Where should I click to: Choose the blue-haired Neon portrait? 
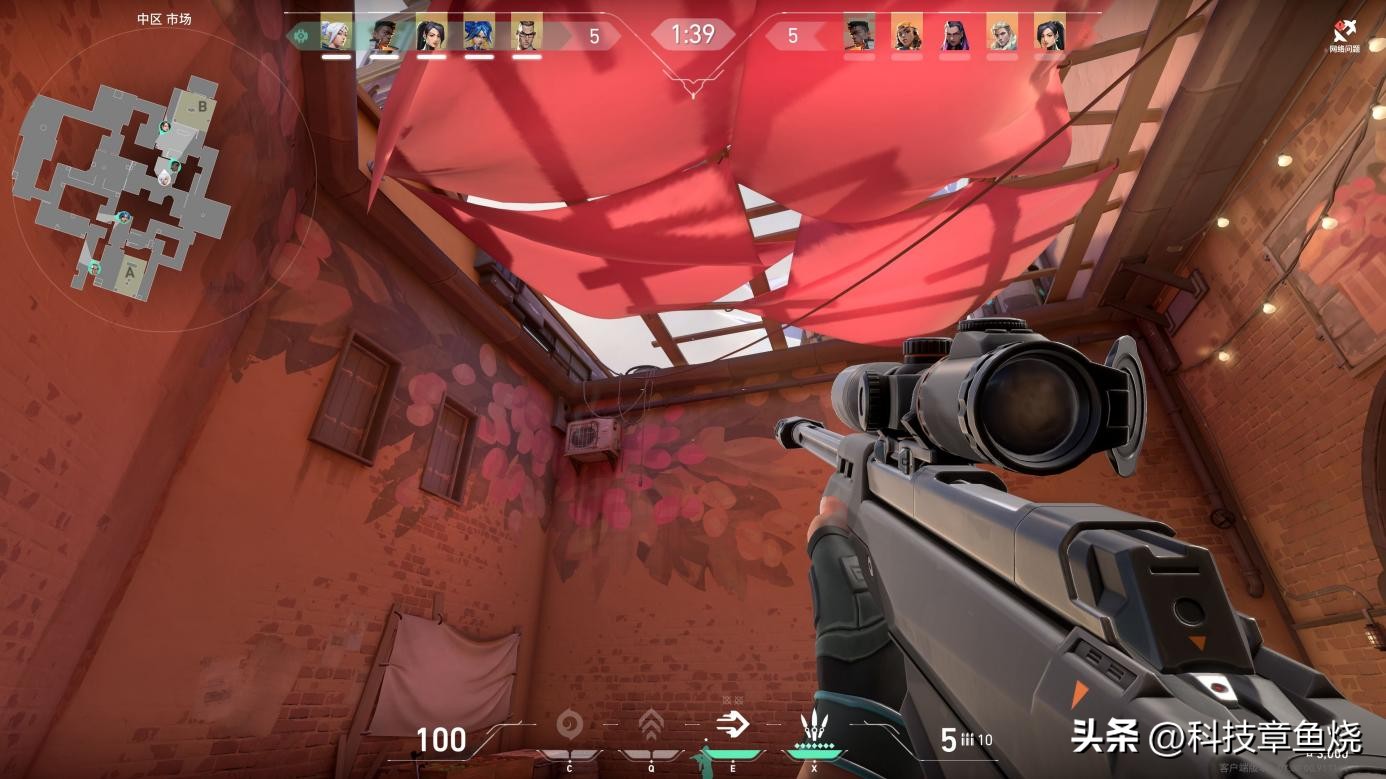[479, 33]
